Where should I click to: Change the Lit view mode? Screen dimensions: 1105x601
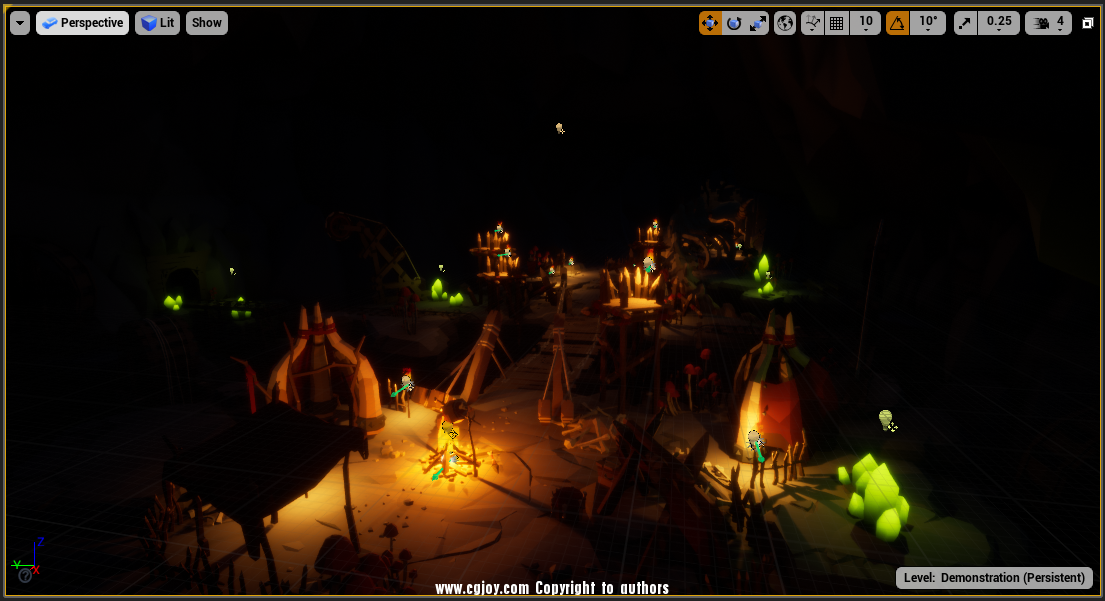click(x=158, y=23)
